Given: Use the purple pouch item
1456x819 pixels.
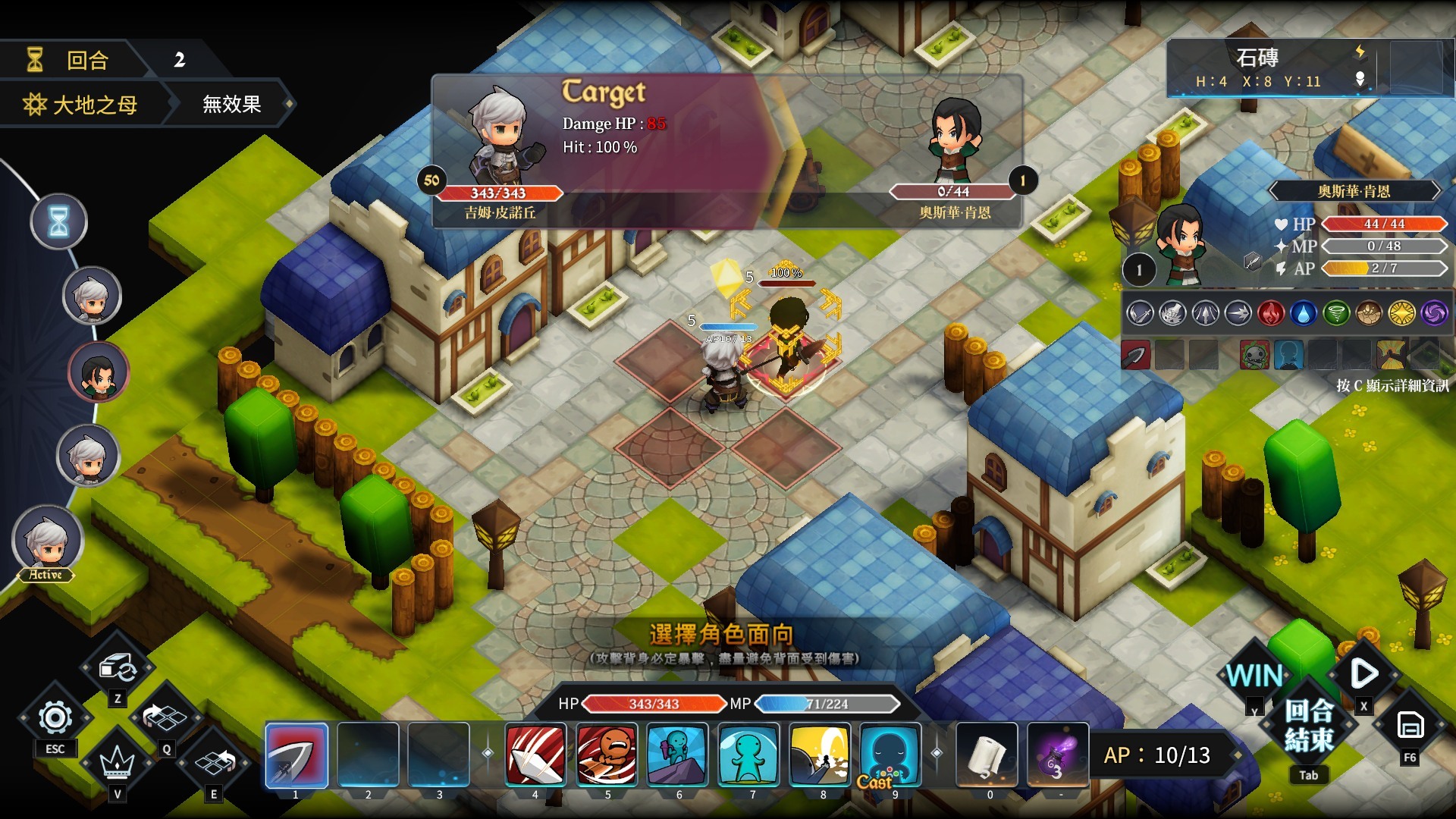Looking at the screenshot, I should pos(1058,755).
